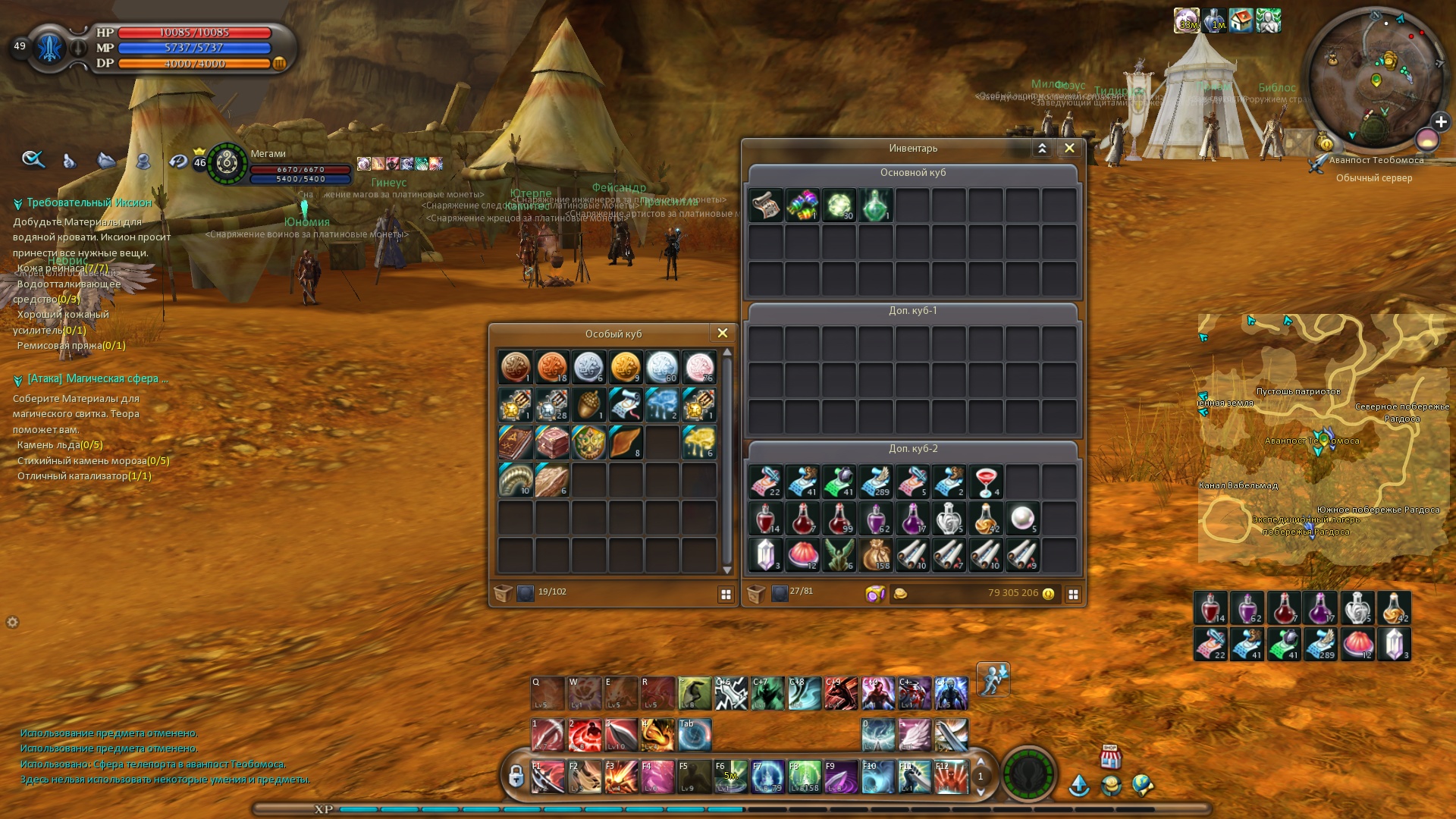
Task: Open the trash bin in Особый куб footer
Action: (x=502, y=593)
